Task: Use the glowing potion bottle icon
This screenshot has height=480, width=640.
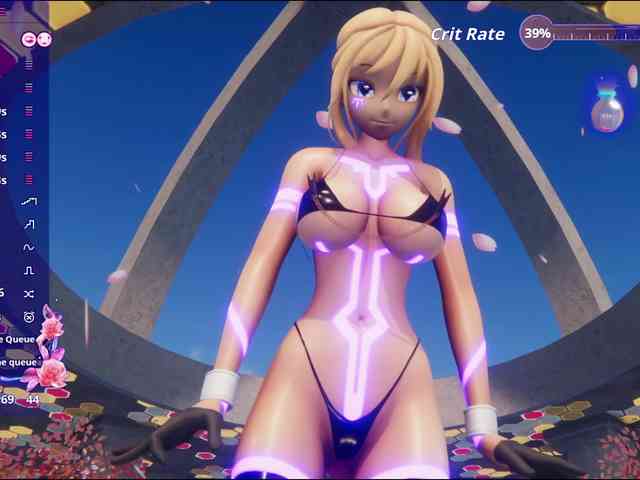Action: 606,112
